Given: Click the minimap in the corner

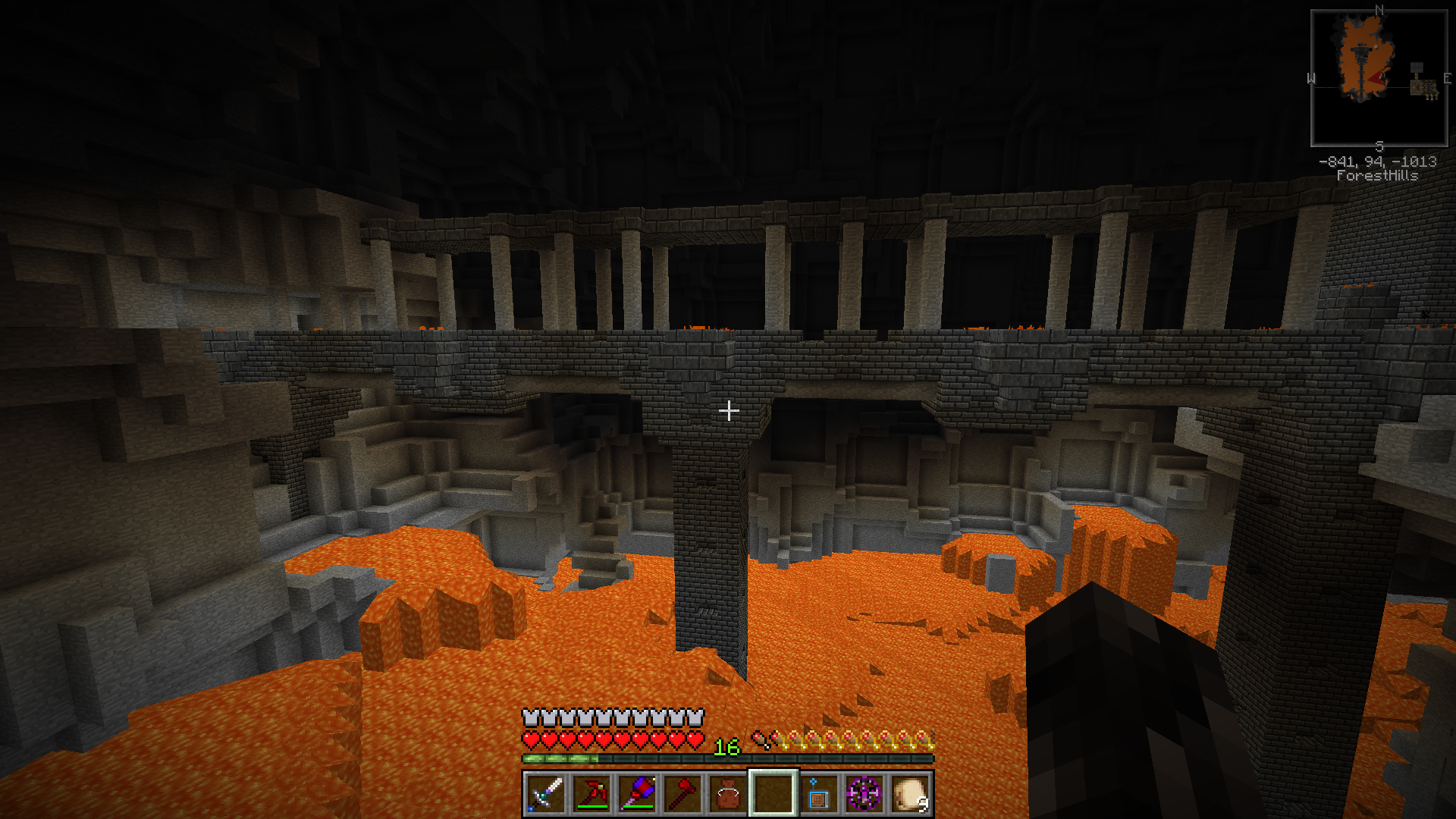Looking at the screenshot, I should [1379, 78].
